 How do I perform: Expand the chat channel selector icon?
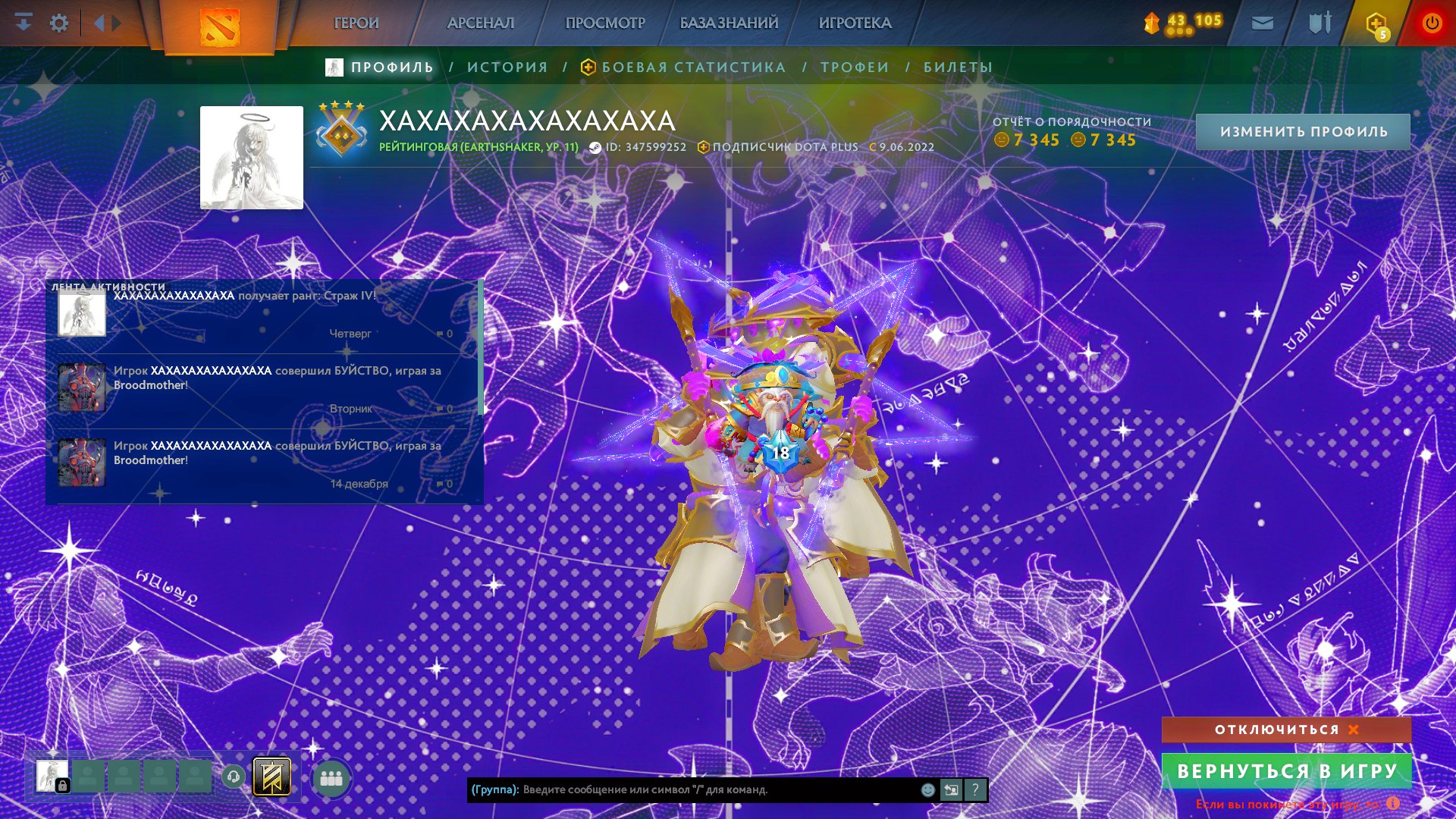click(951, 791)
